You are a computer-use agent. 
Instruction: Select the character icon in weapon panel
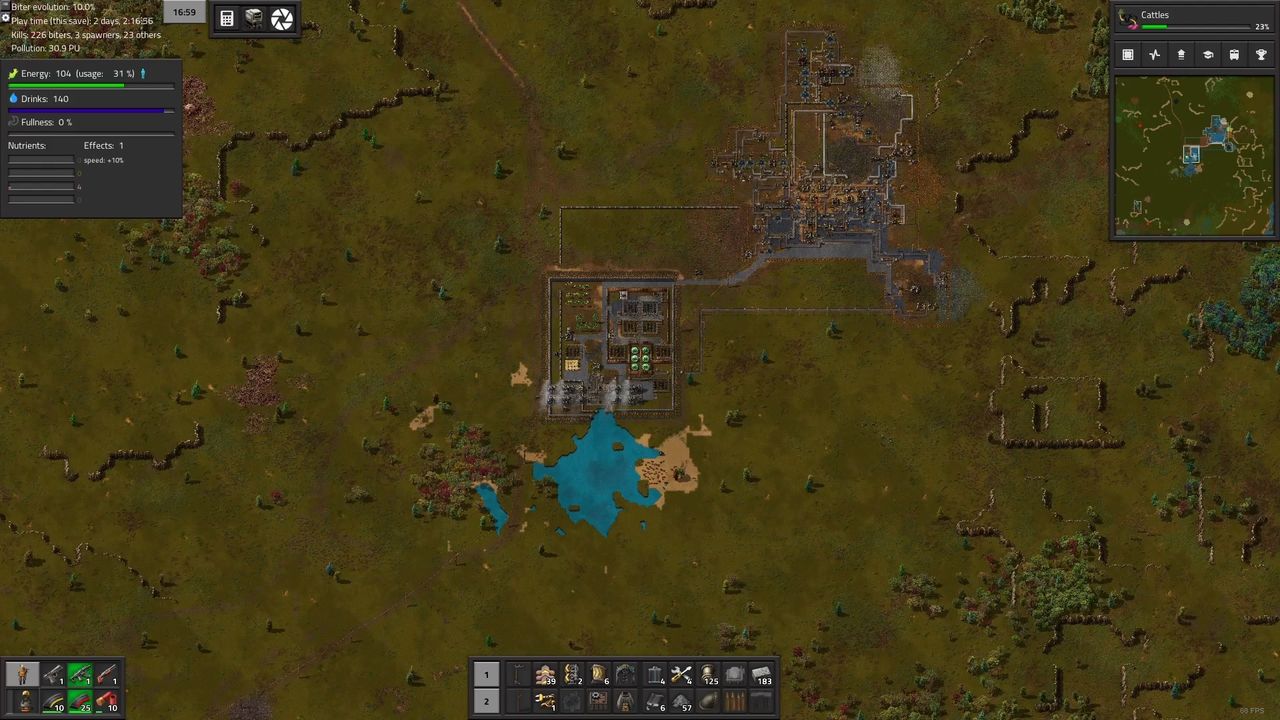pyautogui.click(x=22, y=675)
